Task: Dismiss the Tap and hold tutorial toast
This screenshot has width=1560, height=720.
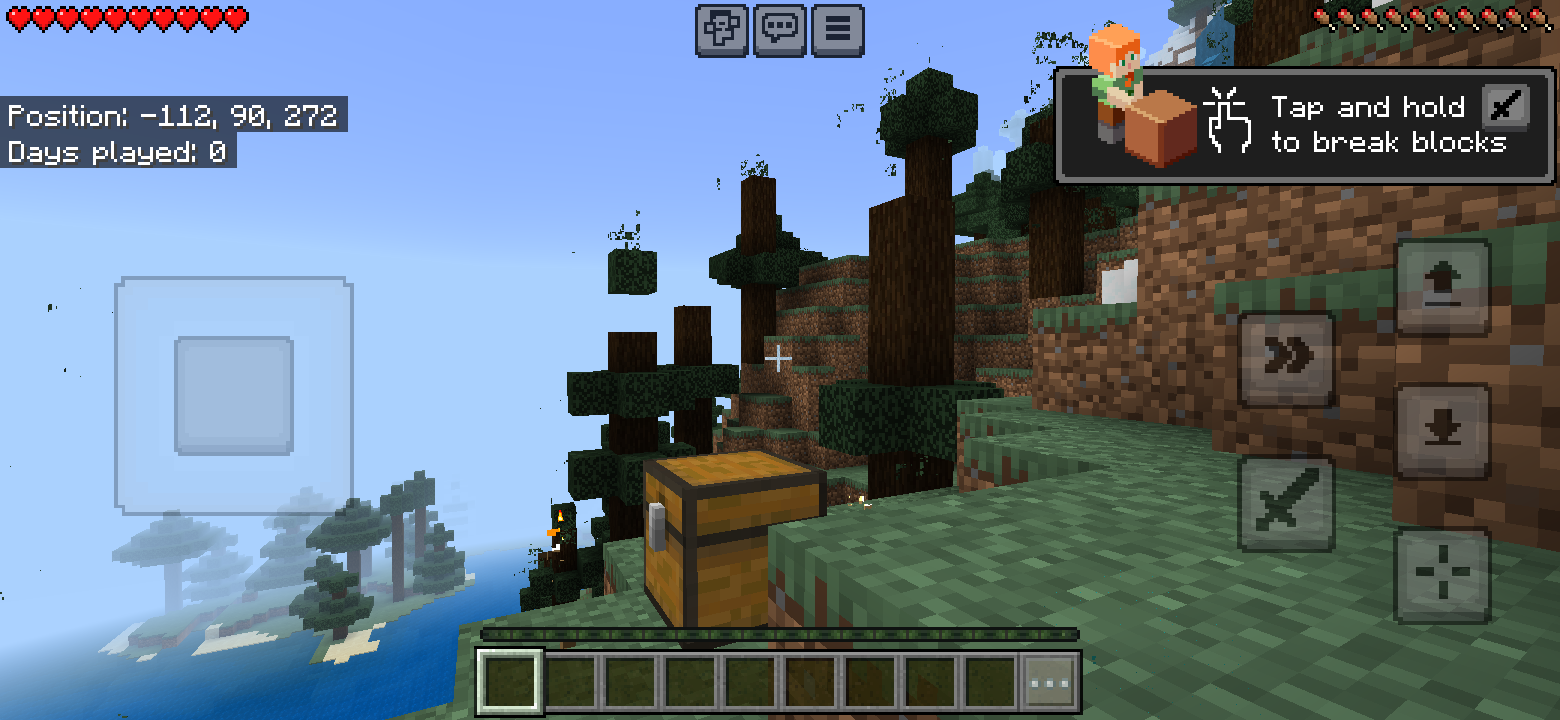Action: [1300, 125]
